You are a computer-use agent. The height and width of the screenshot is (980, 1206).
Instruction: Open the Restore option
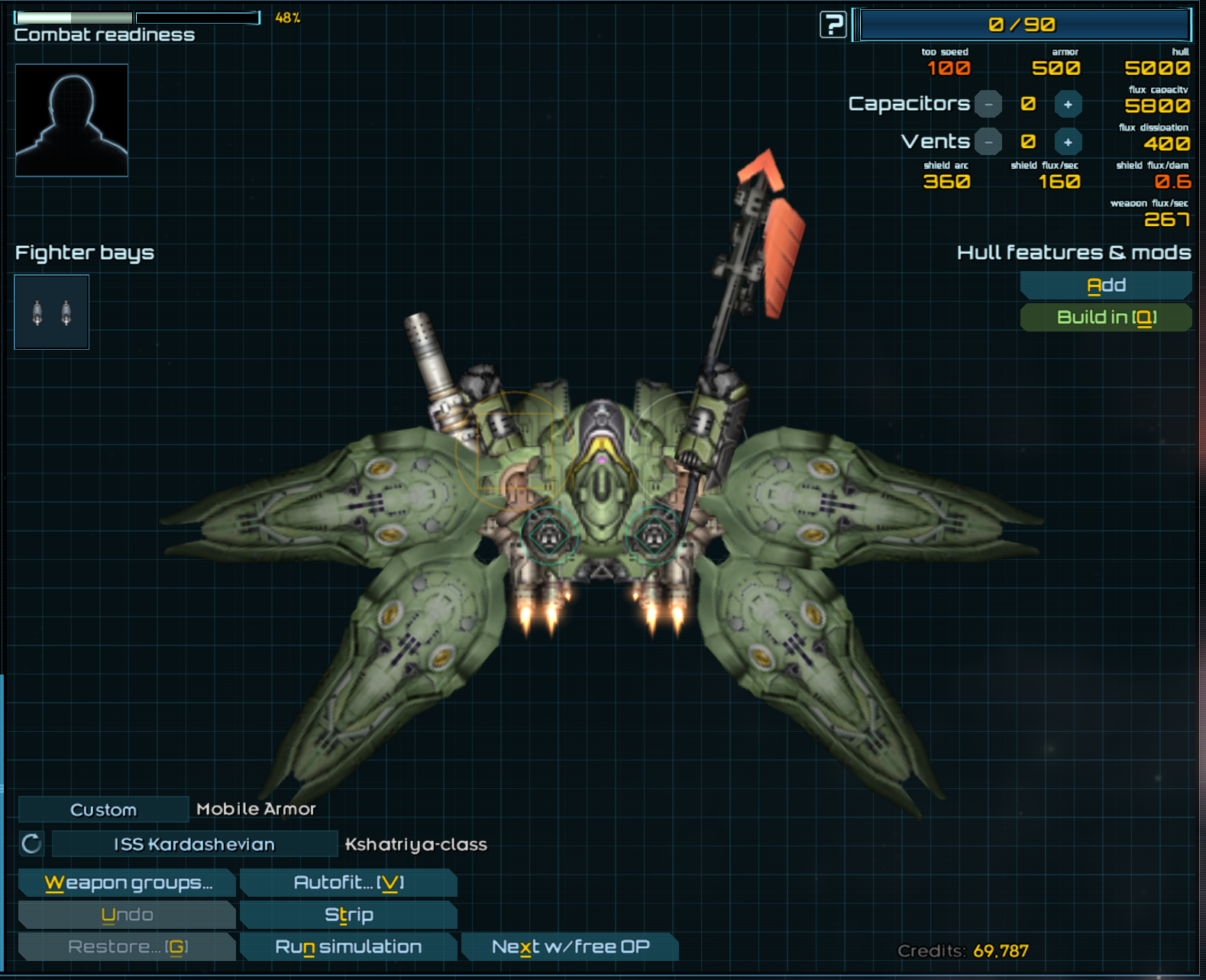click(128, 947)
